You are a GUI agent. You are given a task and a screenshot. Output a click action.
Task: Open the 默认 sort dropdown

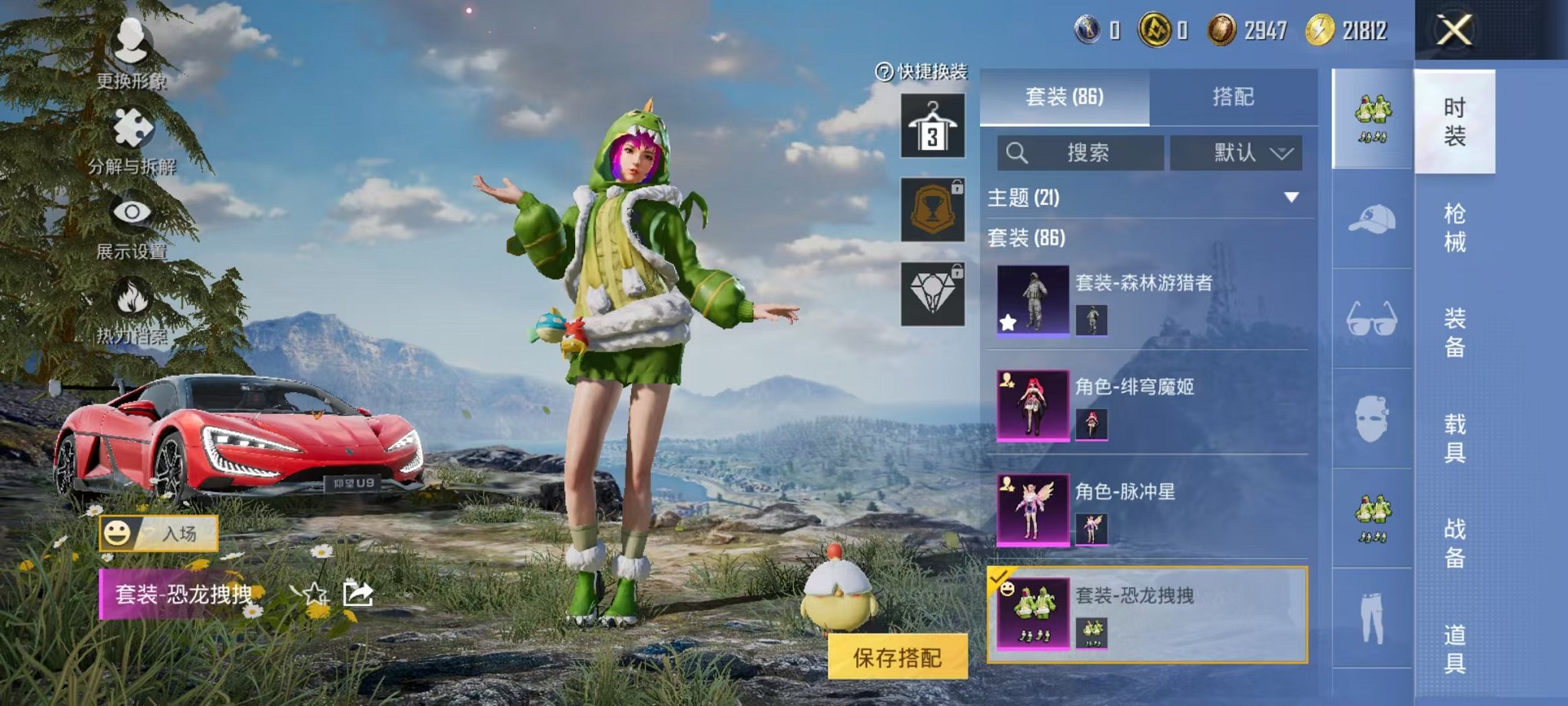[x=1237, y=152]
